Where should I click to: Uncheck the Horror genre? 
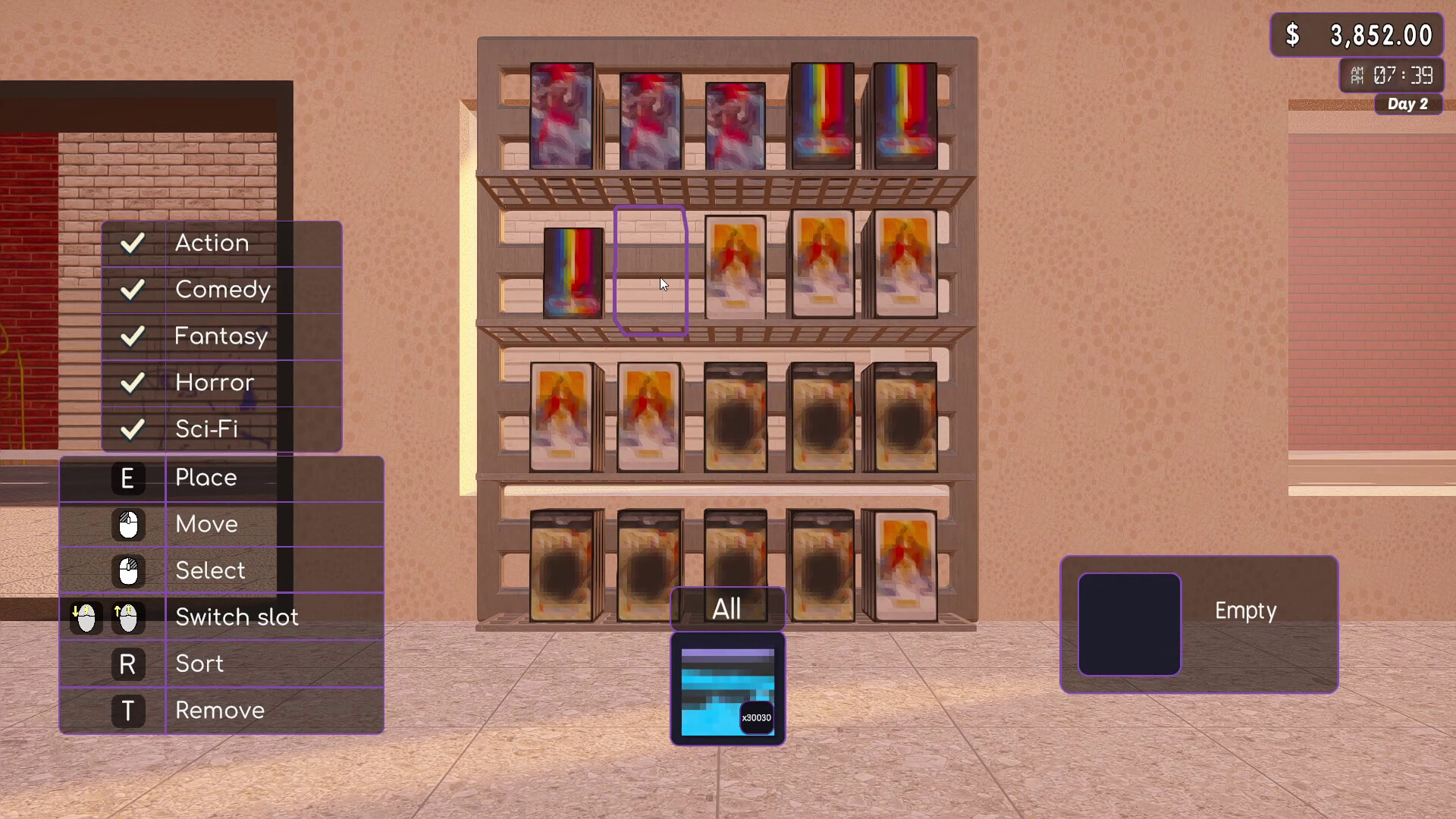click(x=133, y=383)
